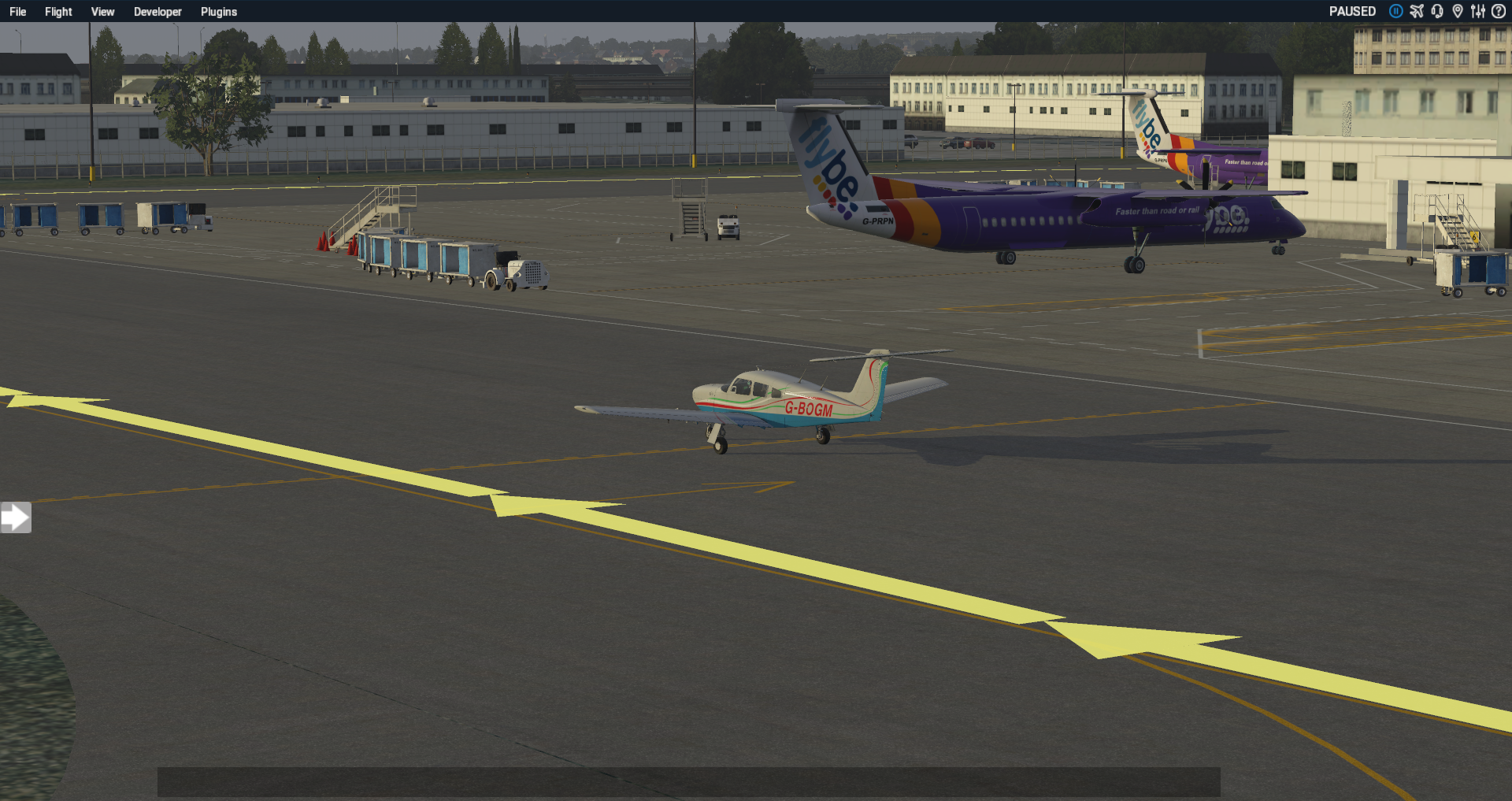Open Flight Configuration with the airplane icon
The image size is (1512, 801).
point(1416,11)
